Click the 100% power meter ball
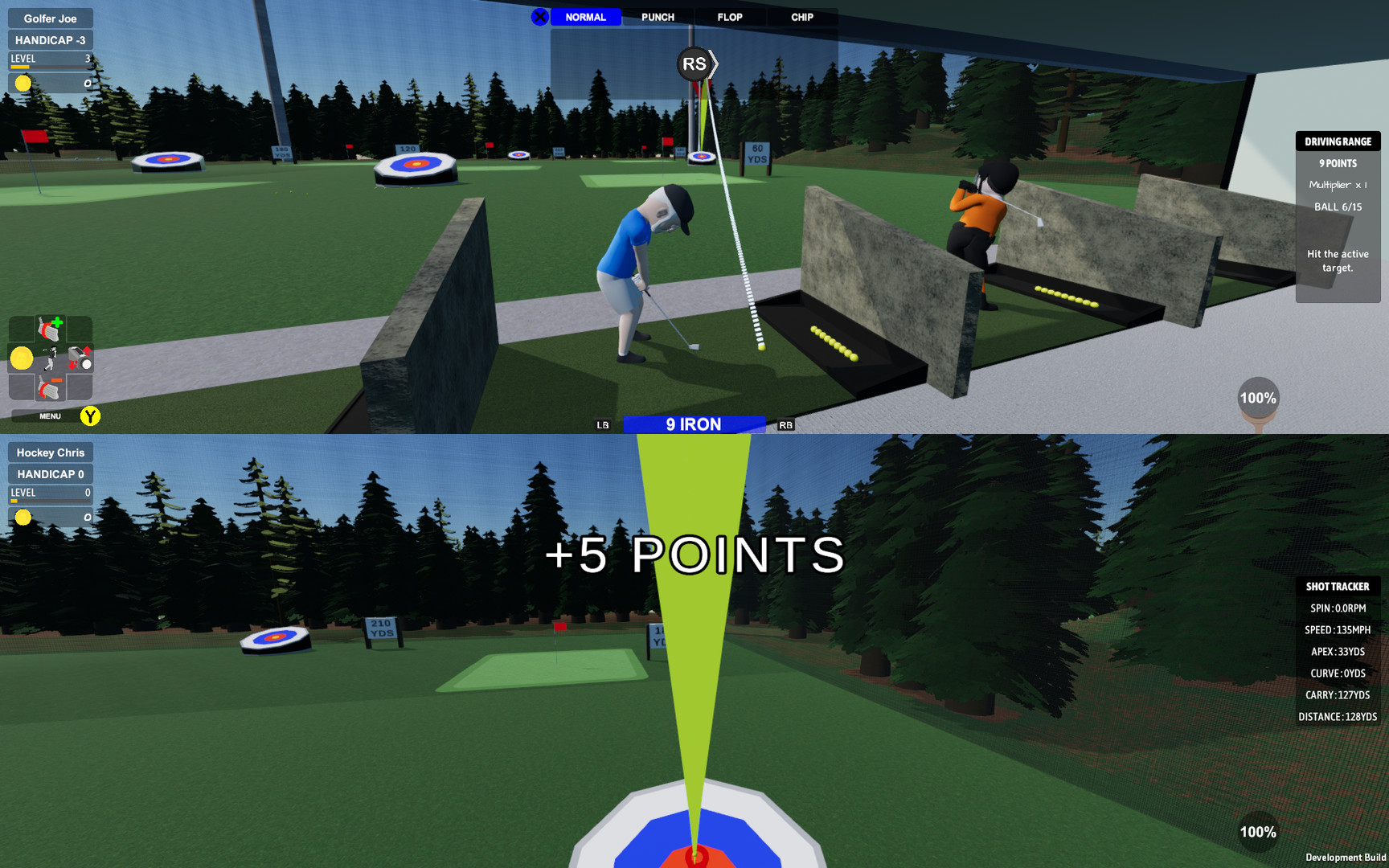 point(1258,397)
